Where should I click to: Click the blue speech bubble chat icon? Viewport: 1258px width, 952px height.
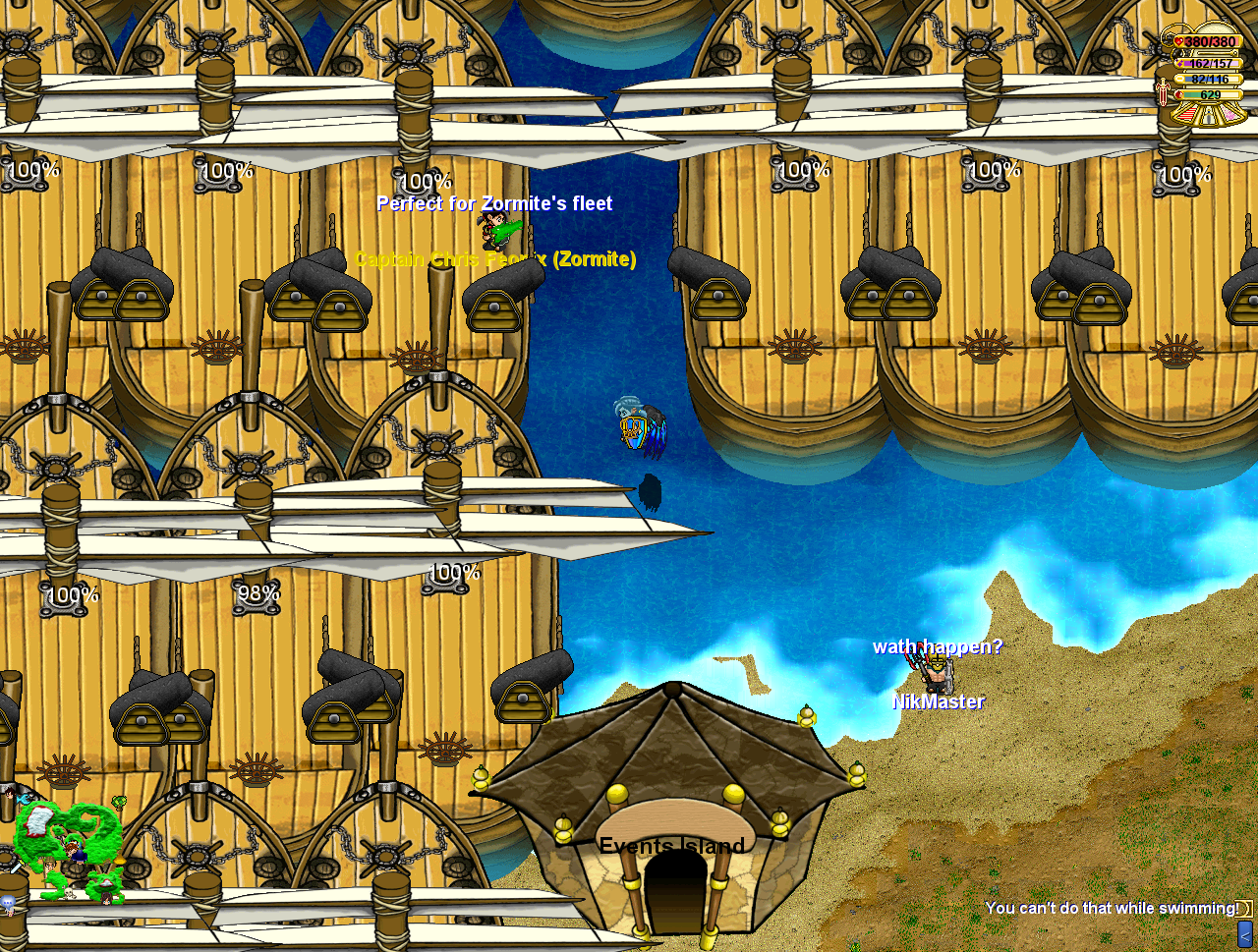click(8, 903)
